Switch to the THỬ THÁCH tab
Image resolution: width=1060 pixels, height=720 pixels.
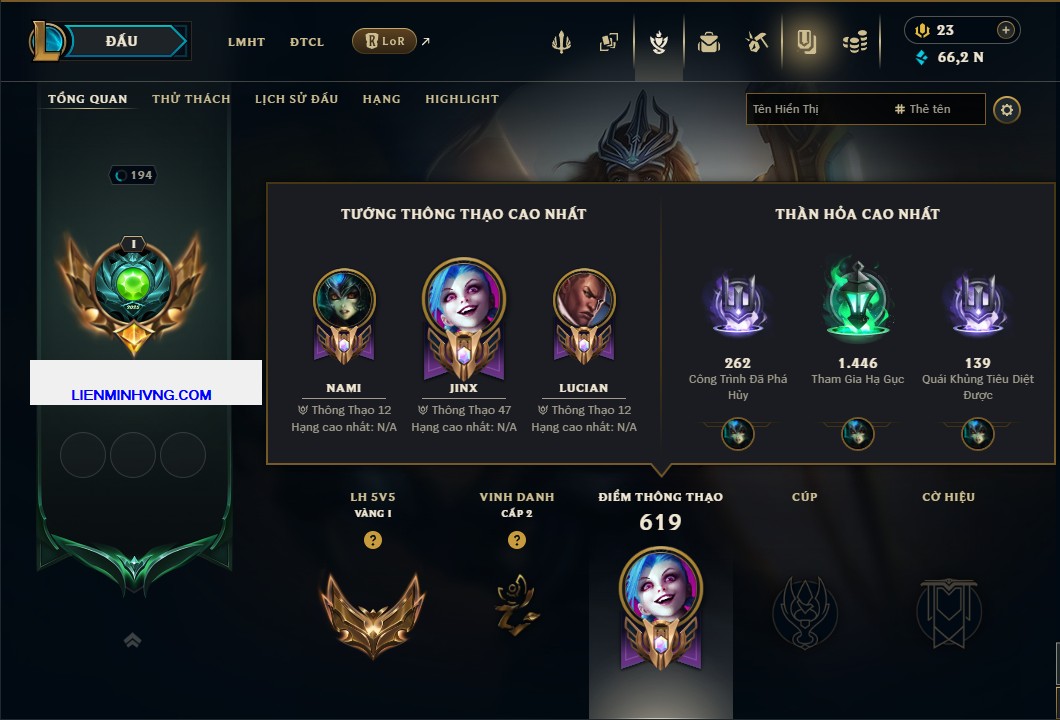coord(191,99)
